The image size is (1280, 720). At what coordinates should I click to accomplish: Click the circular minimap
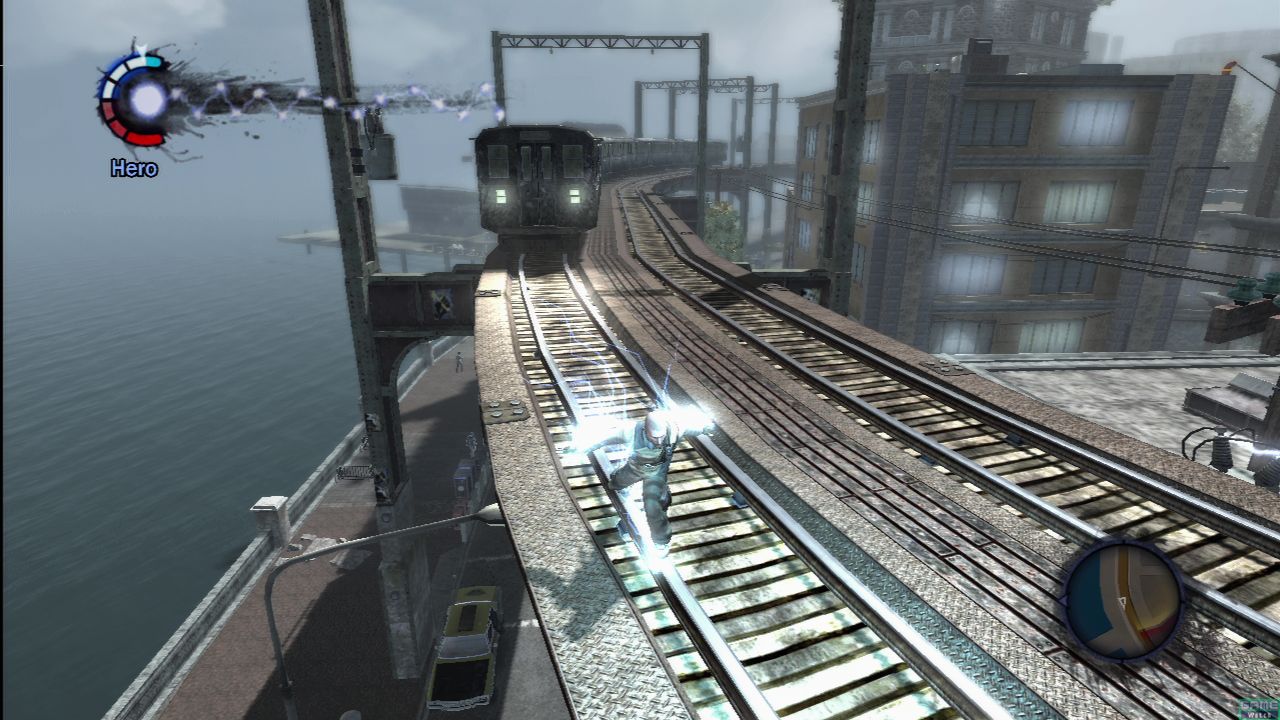1123,600
